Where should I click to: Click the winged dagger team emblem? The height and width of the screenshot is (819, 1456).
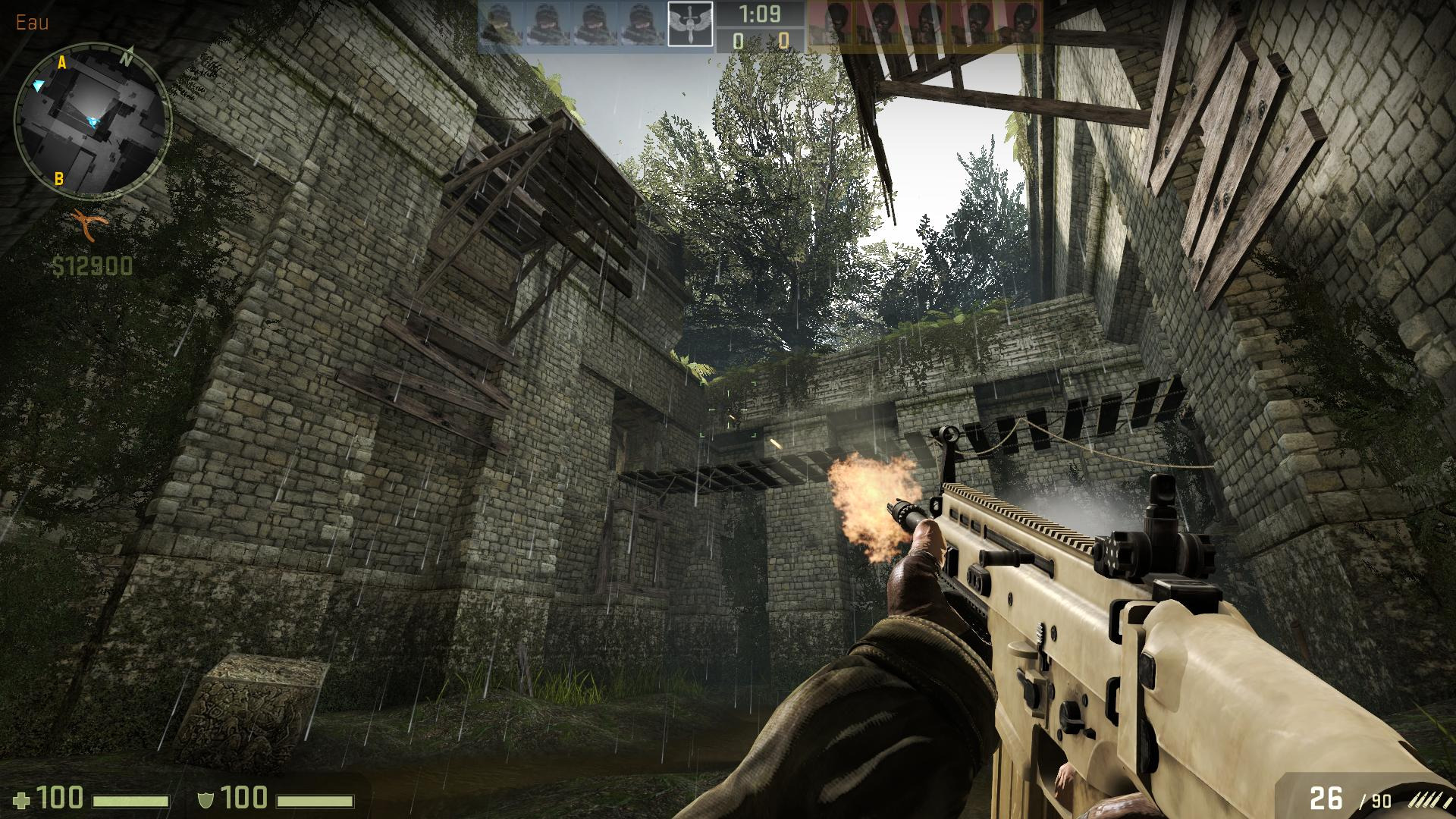[690, 26]
